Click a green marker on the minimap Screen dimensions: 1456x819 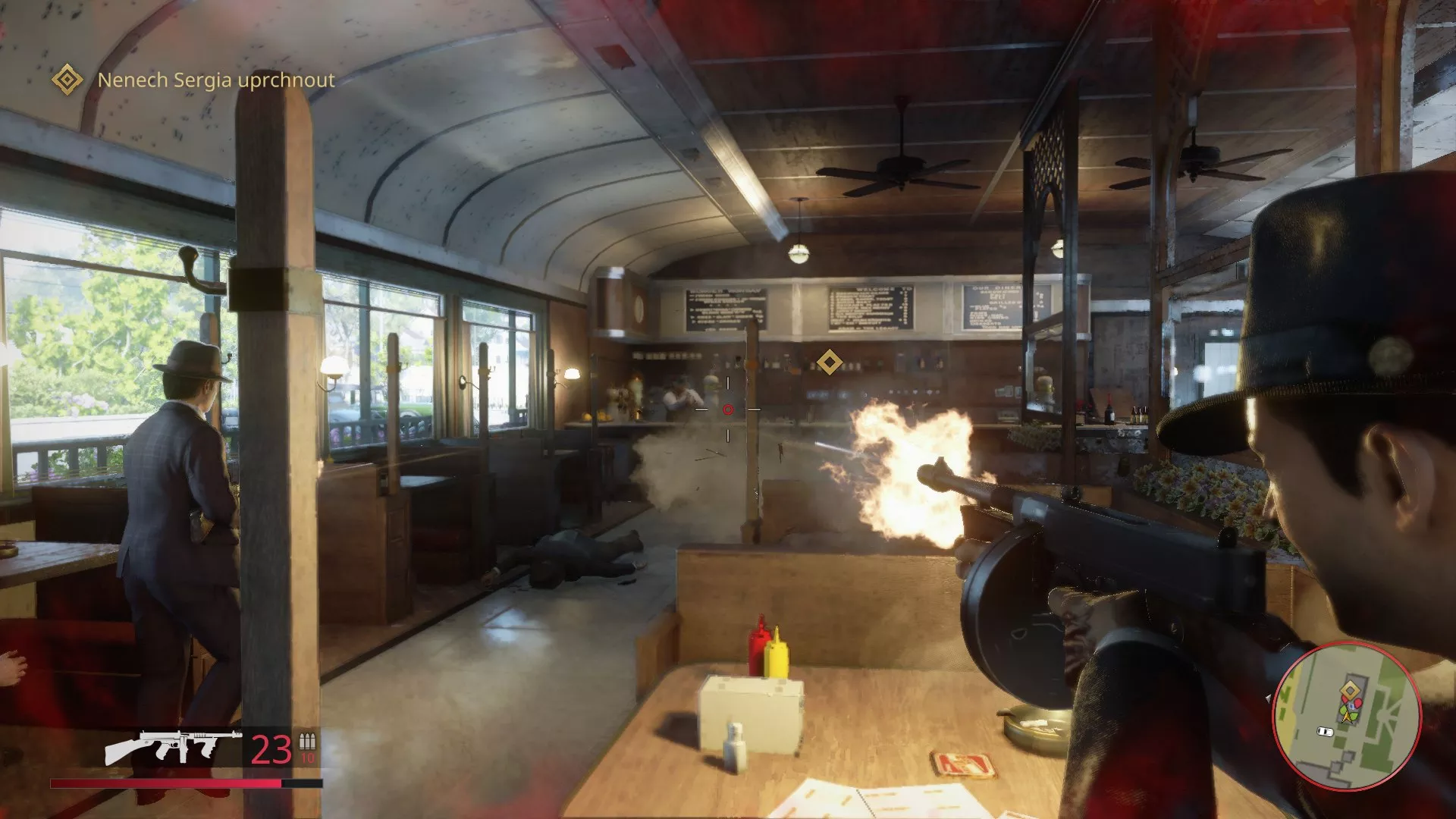(x=1343, y=710)
